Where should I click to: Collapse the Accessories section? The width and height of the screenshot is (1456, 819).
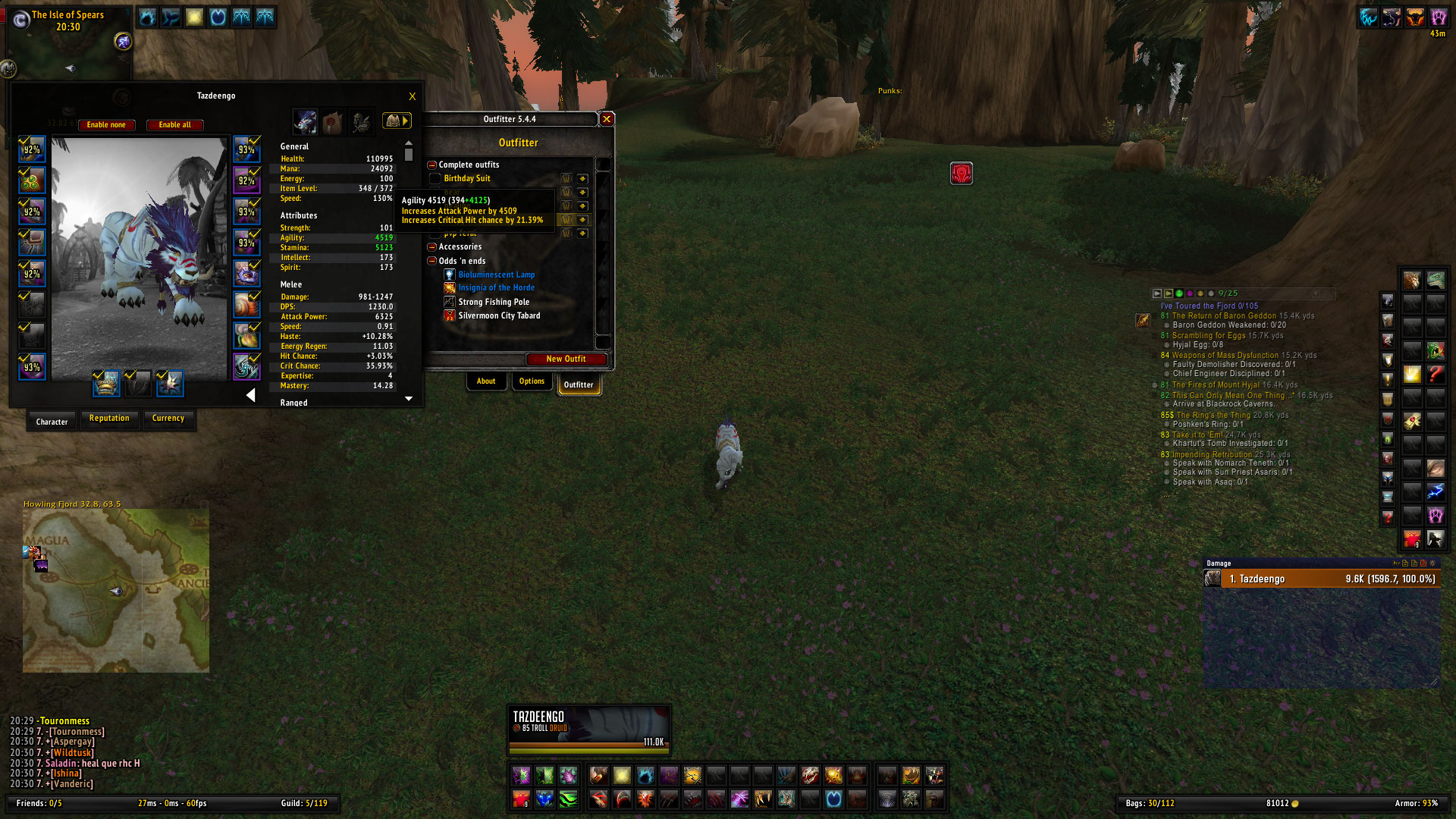click(x=431, y=246)
